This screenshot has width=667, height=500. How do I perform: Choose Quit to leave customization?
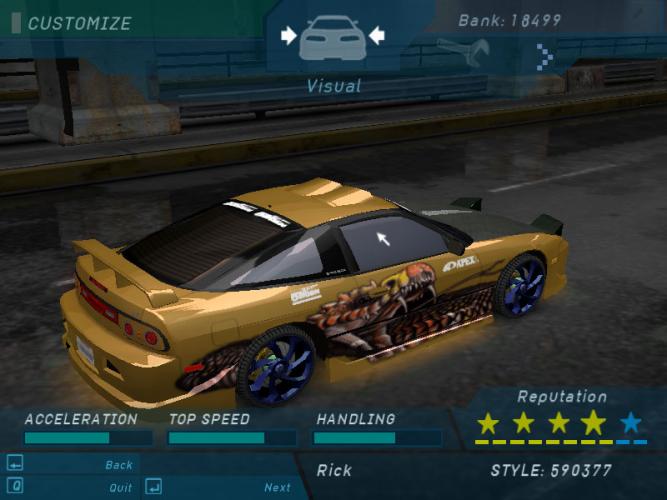(x=121, y=488)
